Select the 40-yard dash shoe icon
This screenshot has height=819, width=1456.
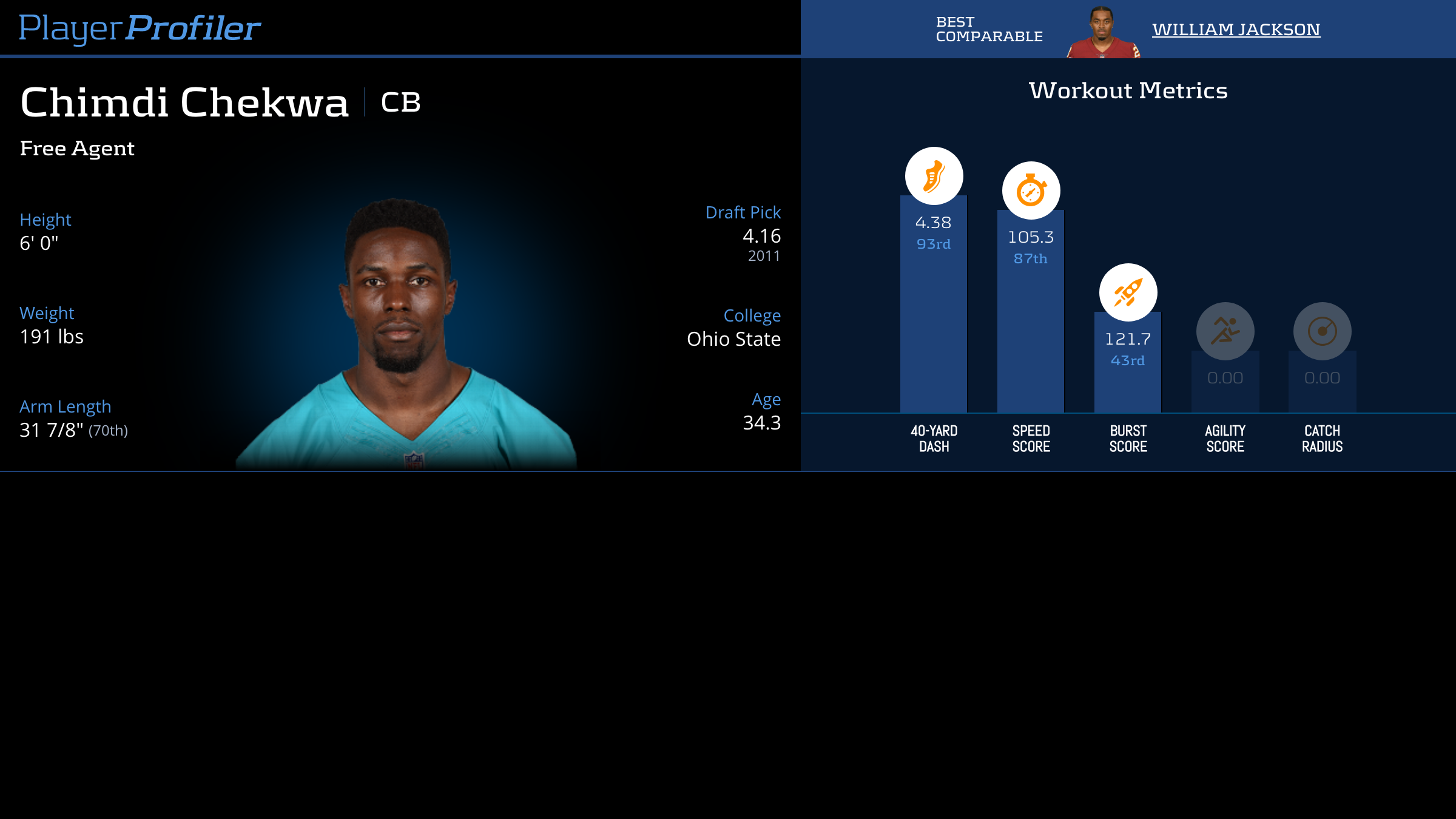[934, 176]
